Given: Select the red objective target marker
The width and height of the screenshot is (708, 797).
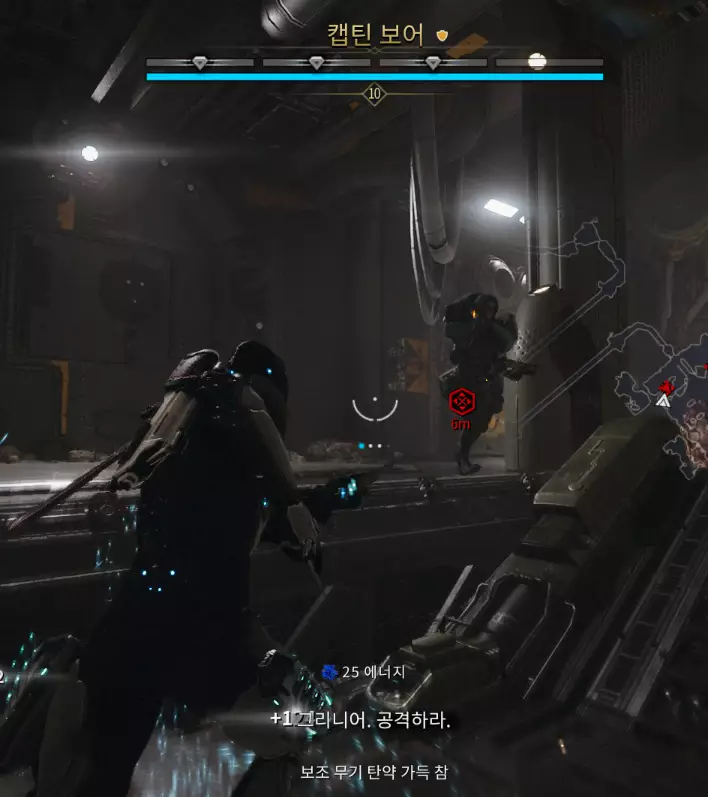Looking at the screenshot, I should (x=460, y=402).
